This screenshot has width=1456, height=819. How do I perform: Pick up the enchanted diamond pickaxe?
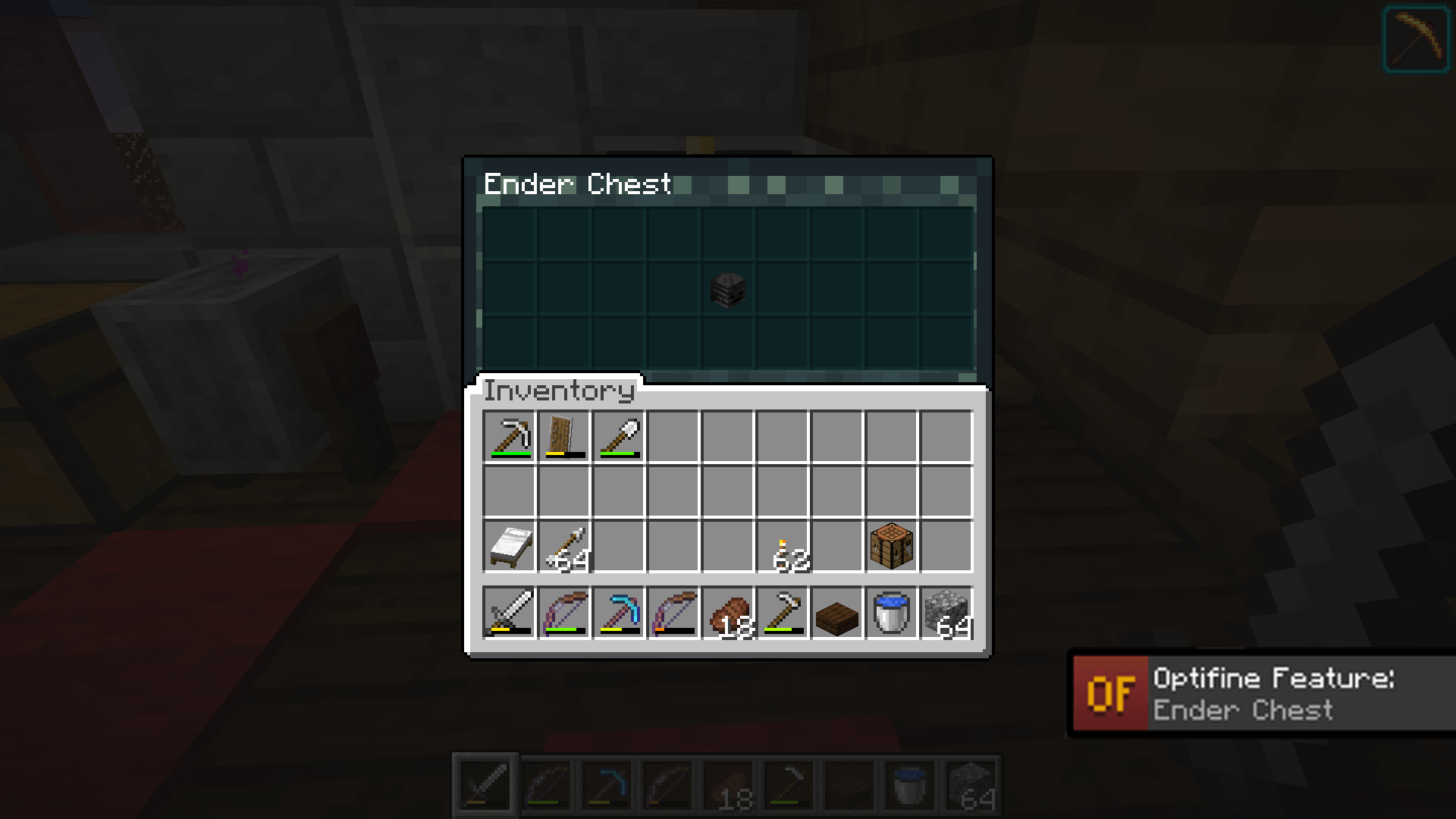tap(619, 613)
